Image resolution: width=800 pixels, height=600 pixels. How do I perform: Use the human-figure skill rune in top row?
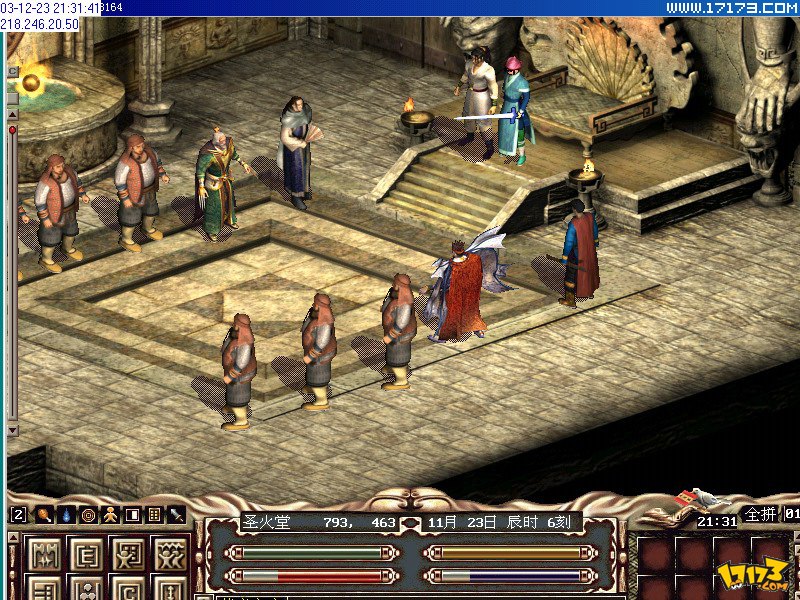point(128,552)
